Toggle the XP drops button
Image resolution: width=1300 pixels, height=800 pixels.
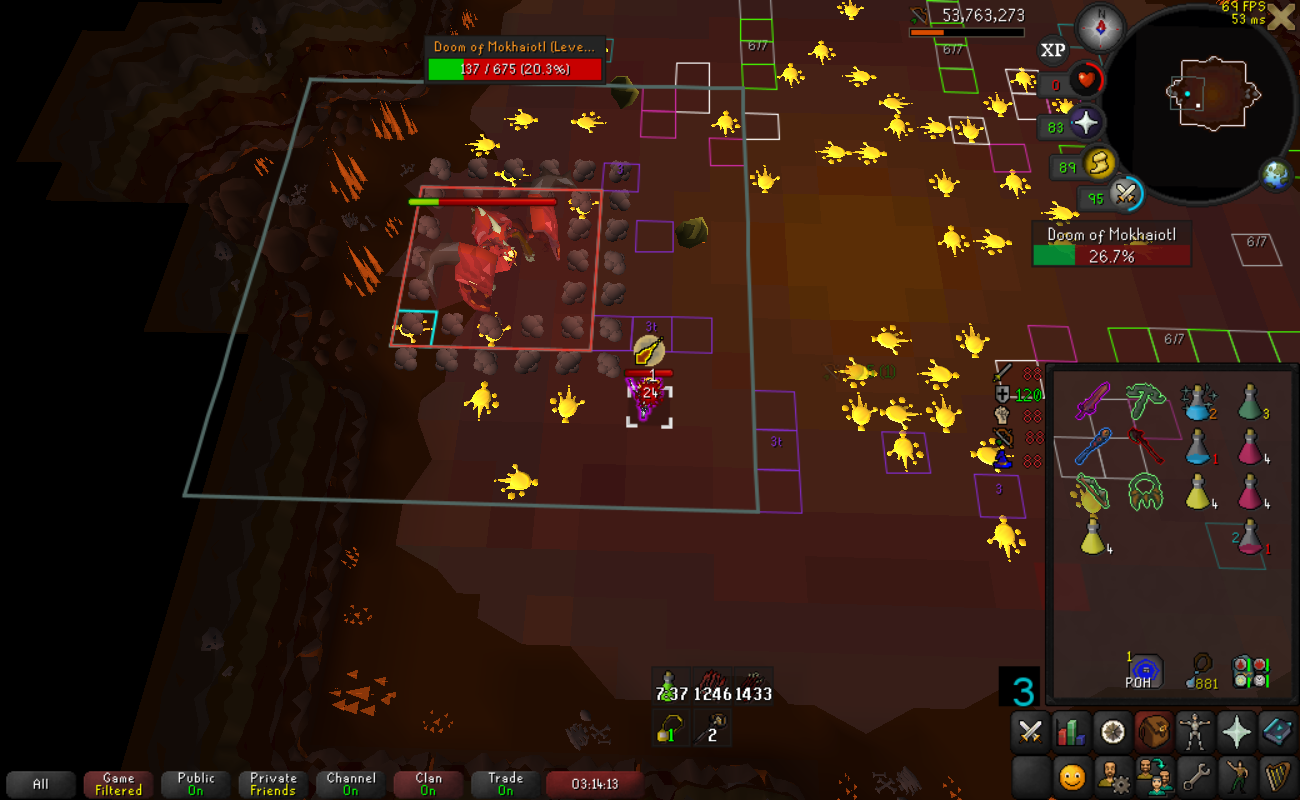[1052, 50]
